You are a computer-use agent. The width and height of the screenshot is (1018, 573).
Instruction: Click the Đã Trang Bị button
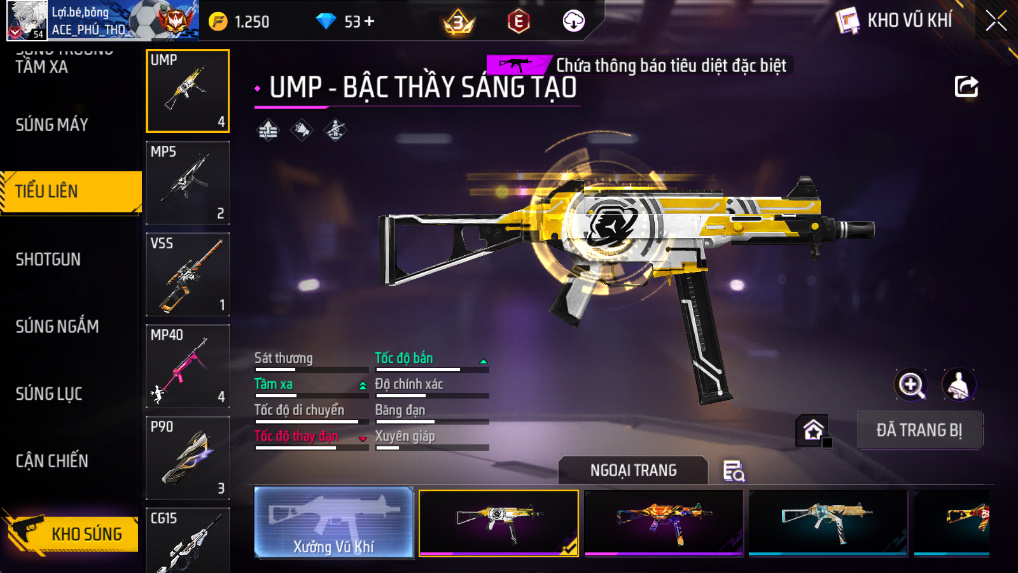(920, 431)
